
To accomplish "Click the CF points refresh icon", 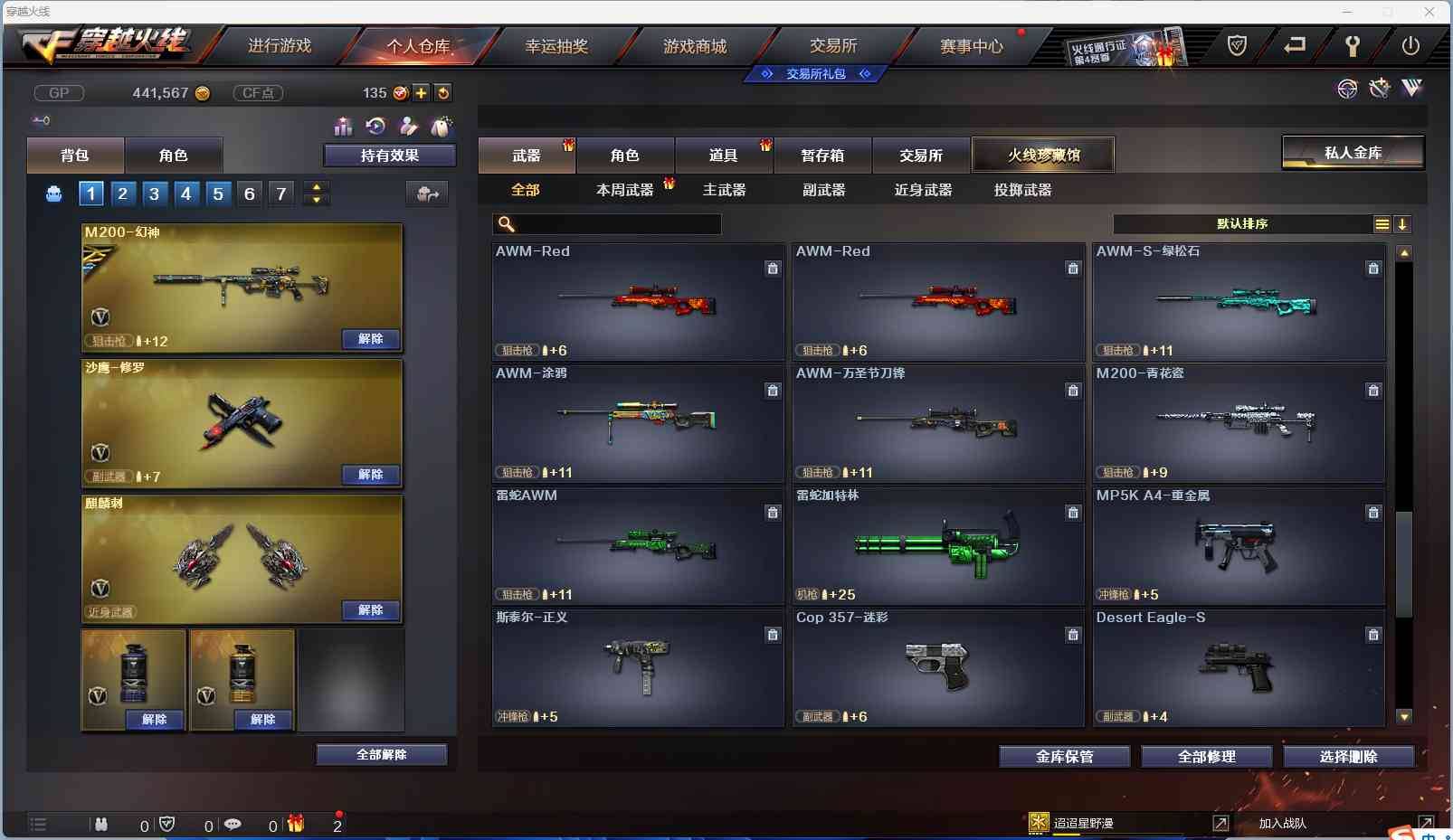I will 443,92.
